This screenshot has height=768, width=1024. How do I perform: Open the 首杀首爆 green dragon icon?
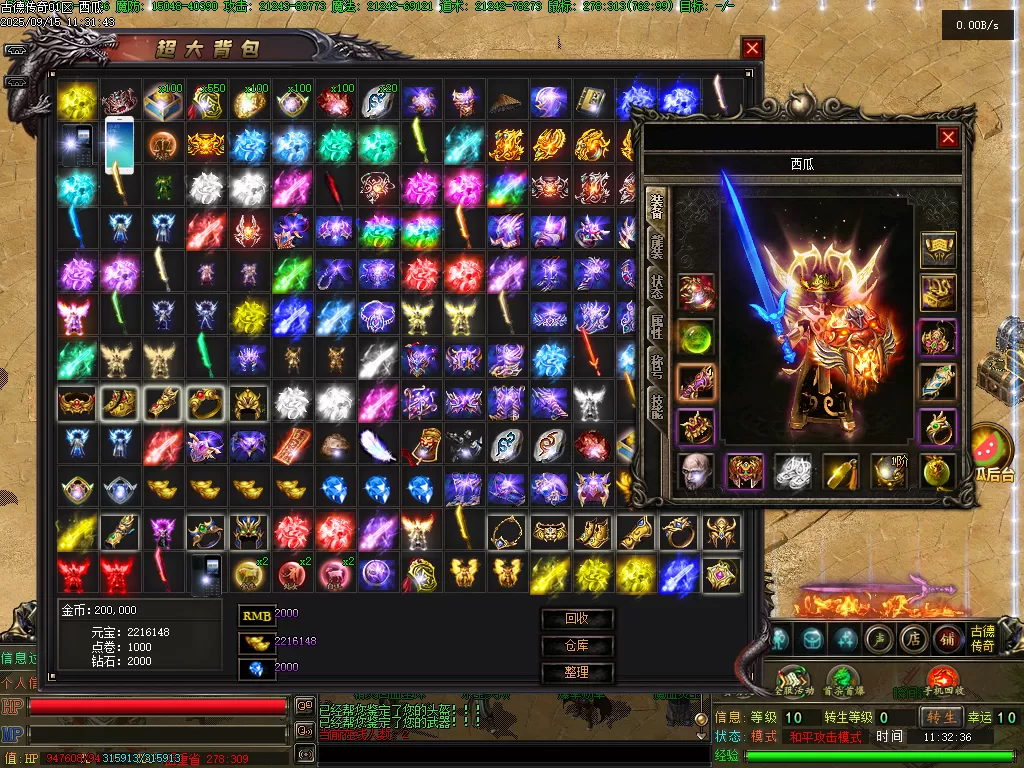[844, 677]
